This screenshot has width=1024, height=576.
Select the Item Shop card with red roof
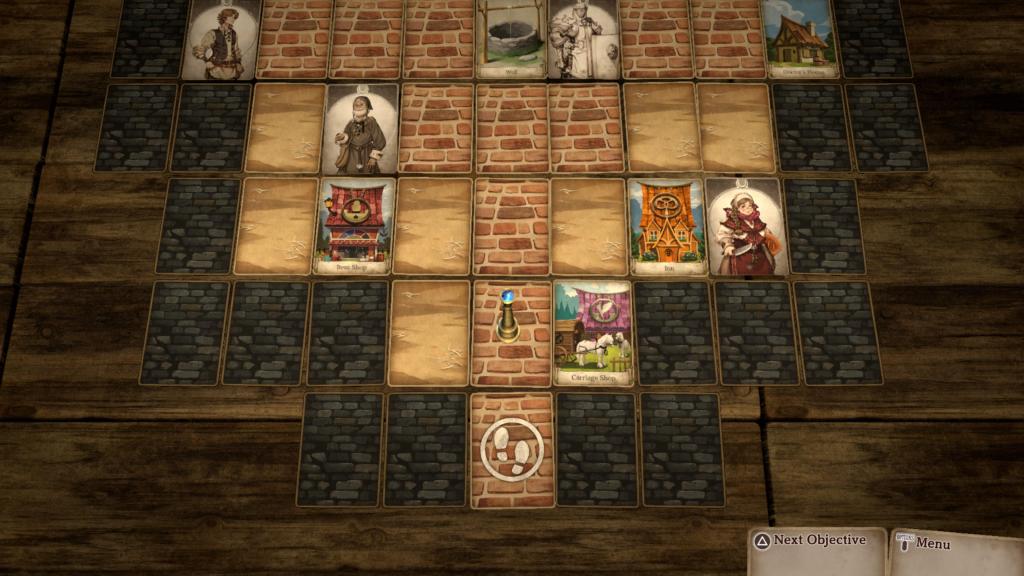[355, 227]
